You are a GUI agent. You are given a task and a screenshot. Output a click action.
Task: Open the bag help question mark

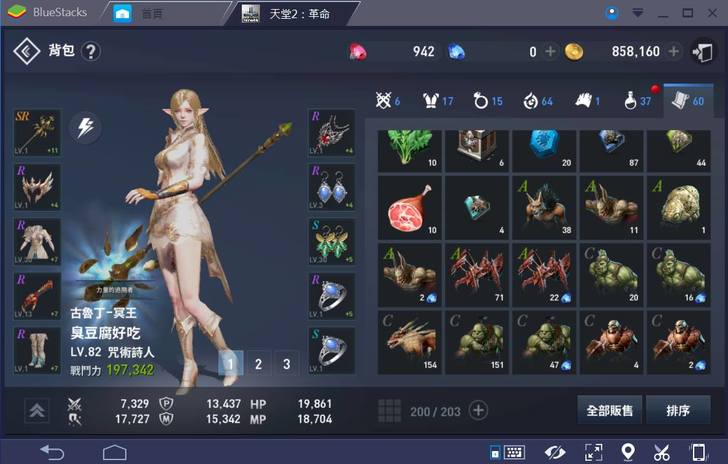91,51
